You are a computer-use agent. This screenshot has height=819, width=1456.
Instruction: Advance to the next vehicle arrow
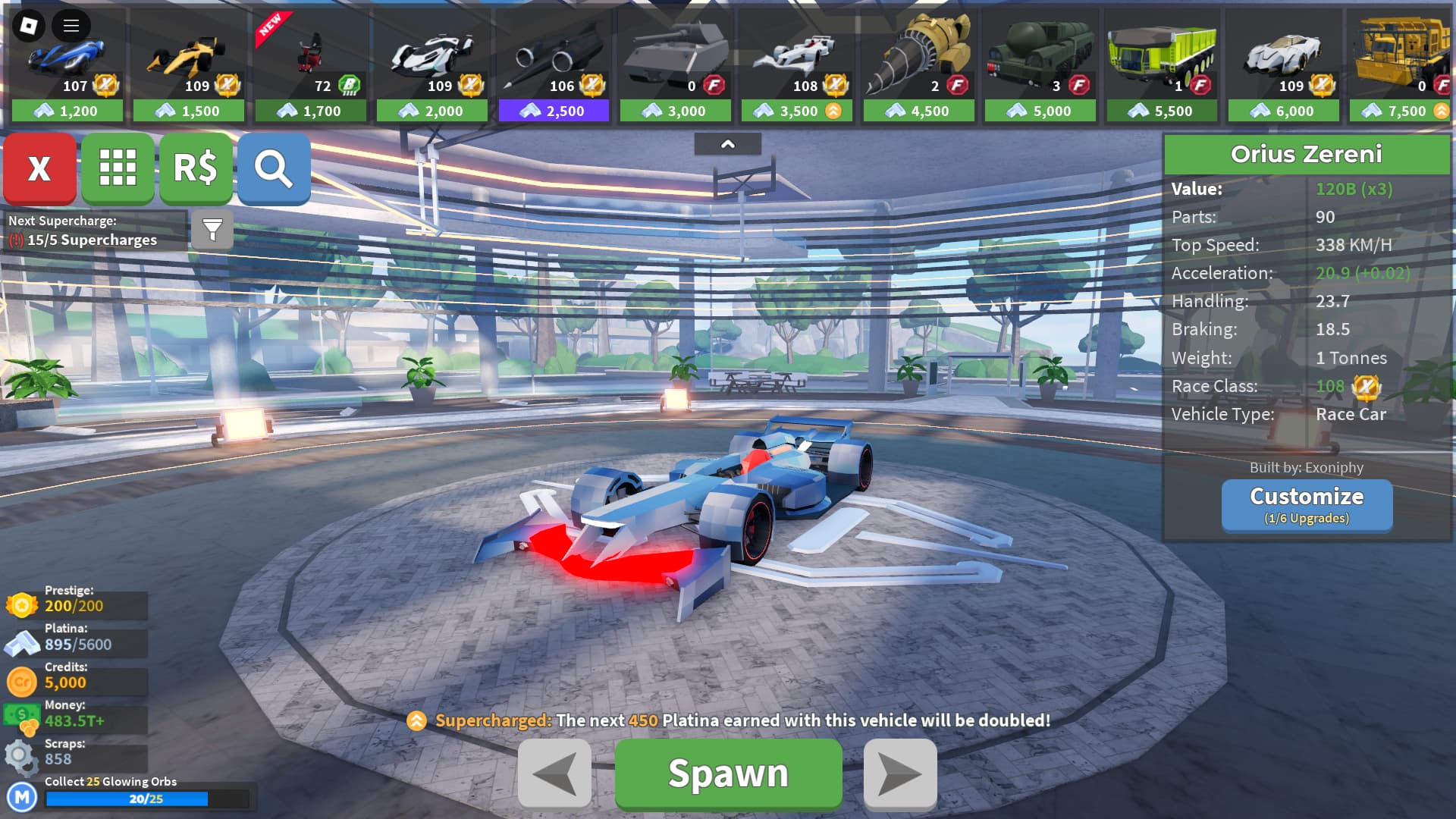tap(900, 773)
